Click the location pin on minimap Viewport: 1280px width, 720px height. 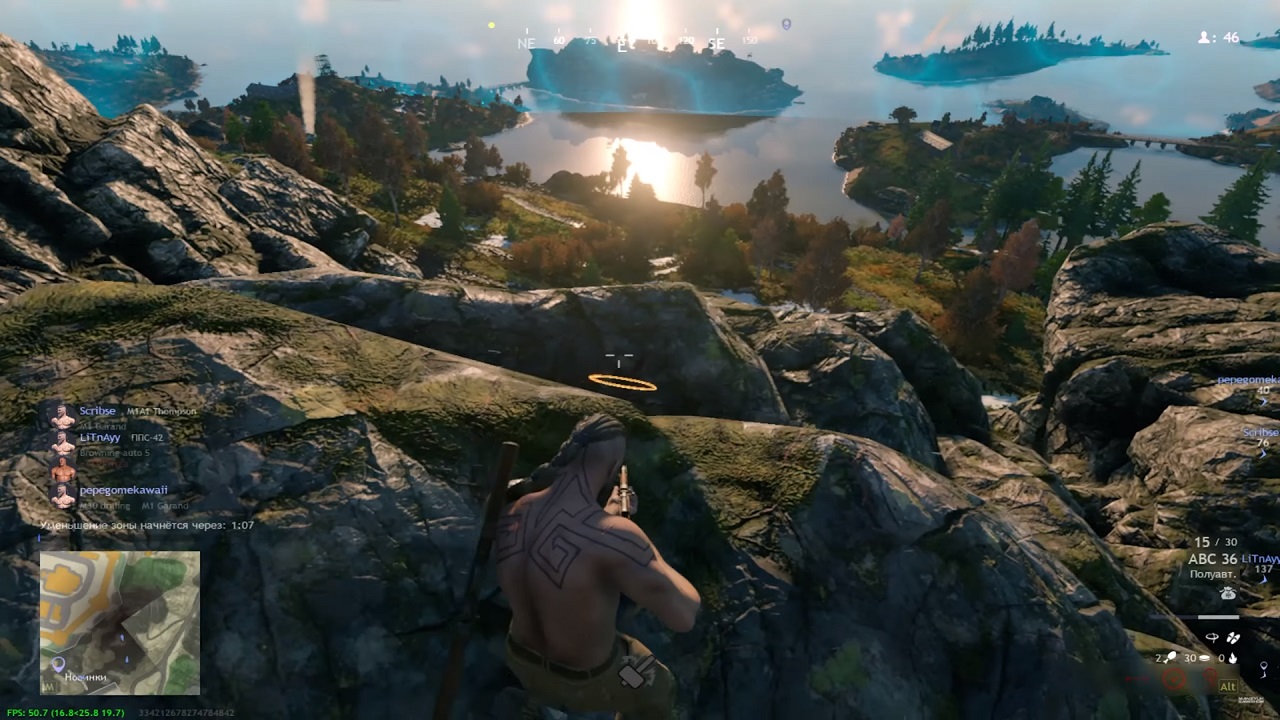58,664
